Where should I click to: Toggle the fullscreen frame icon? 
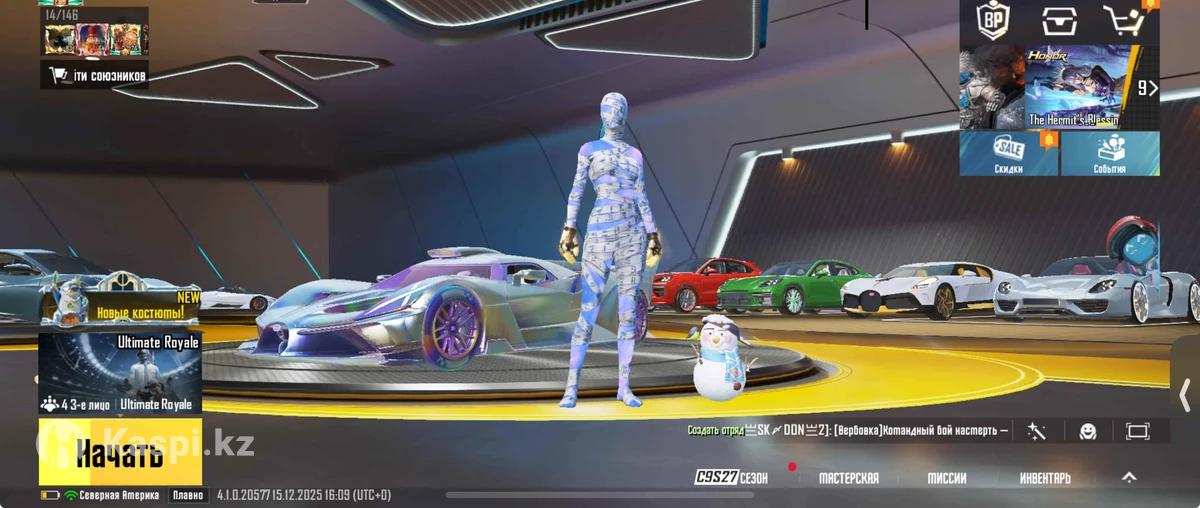click(1138, 431)
